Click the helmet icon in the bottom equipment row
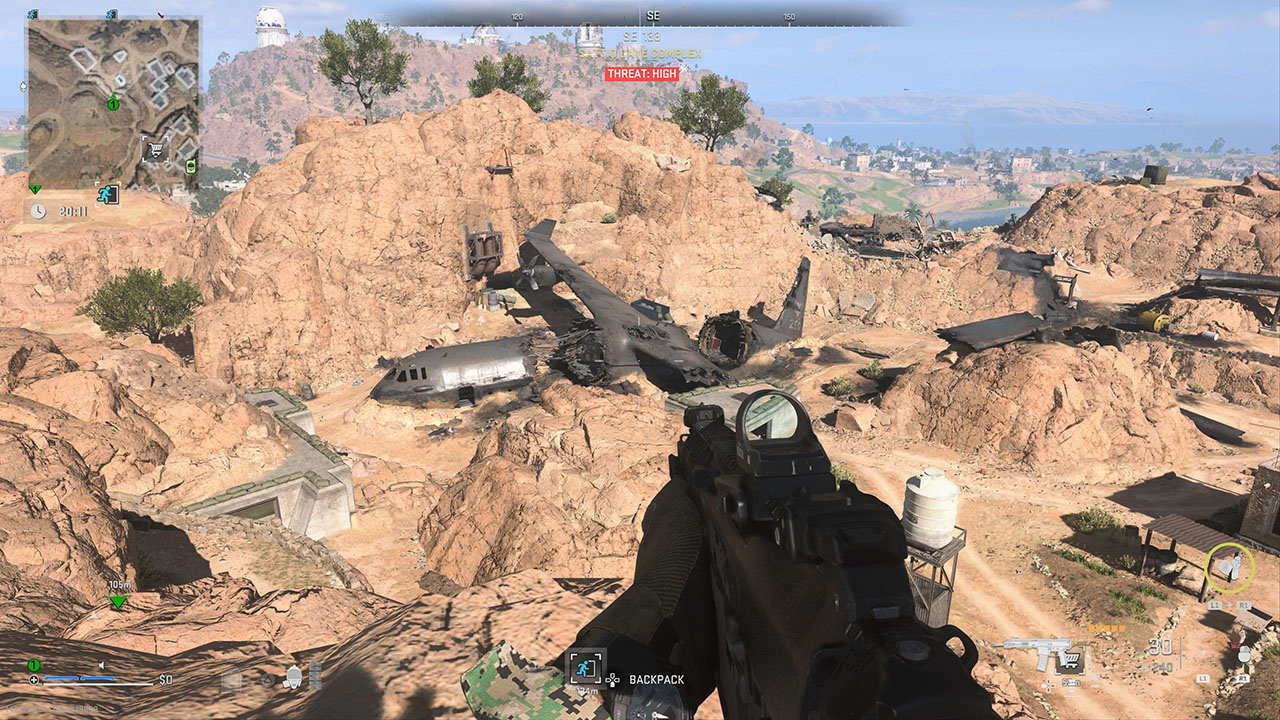The height and width of the screenshot is (720, 1280). tap(293, 677)
